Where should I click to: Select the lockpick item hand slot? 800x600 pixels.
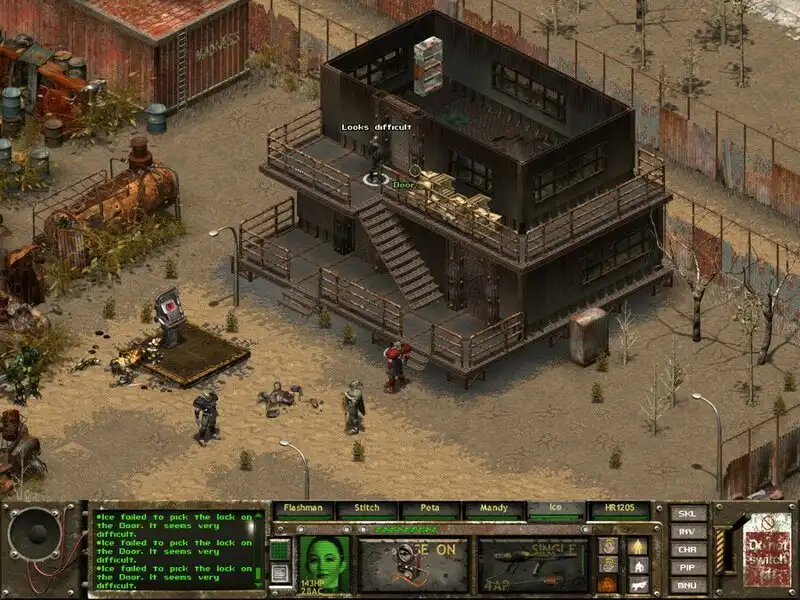coord(413,565)
